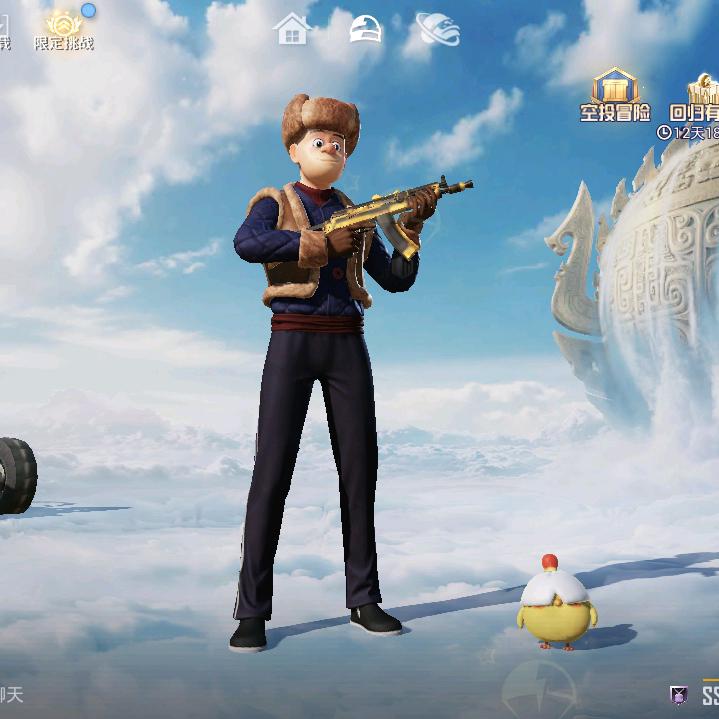Open the chat box
Viewport: 719px width, 719px height.
pos(12,693)
